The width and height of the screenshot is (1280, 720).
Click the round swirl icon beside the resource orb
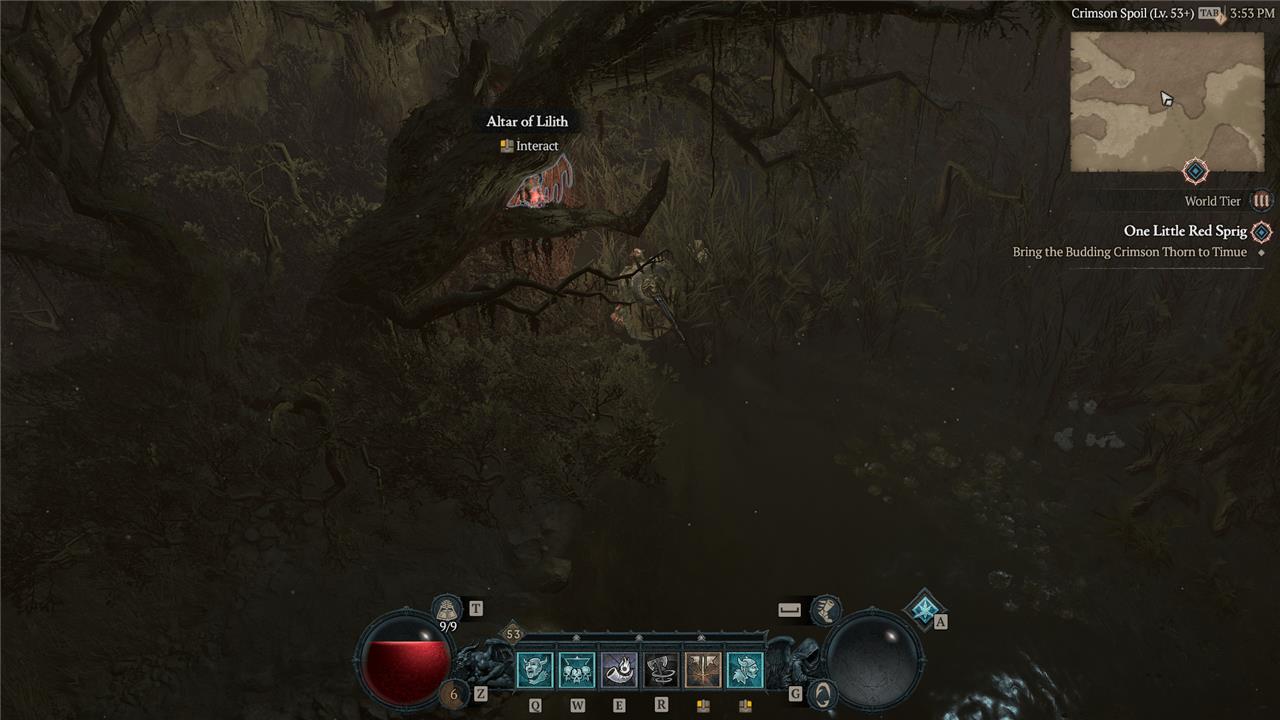tap(821, 693)
